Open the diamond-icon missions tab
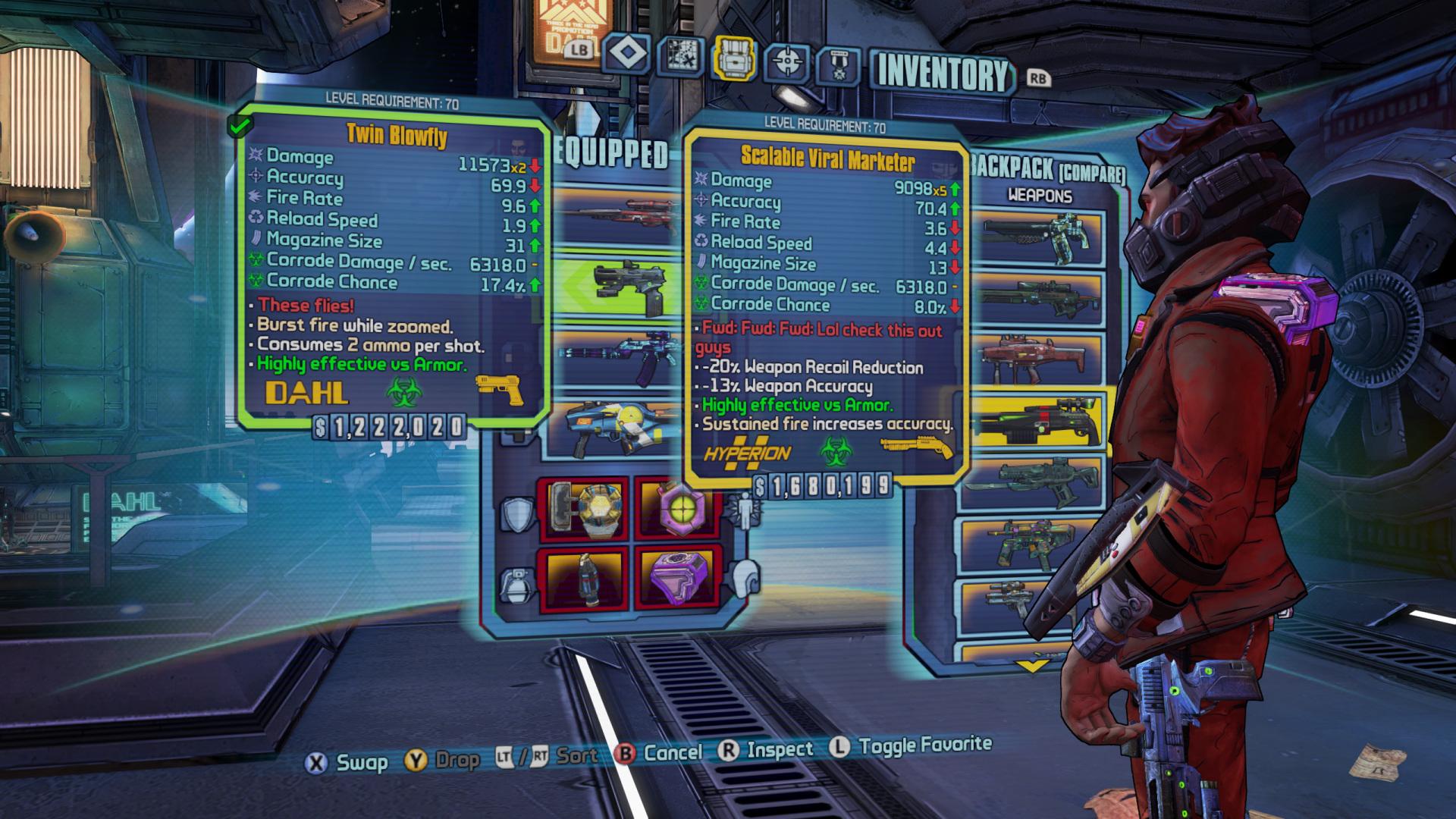The width and height of the screenshot is (1456, 819). point(627,55)
